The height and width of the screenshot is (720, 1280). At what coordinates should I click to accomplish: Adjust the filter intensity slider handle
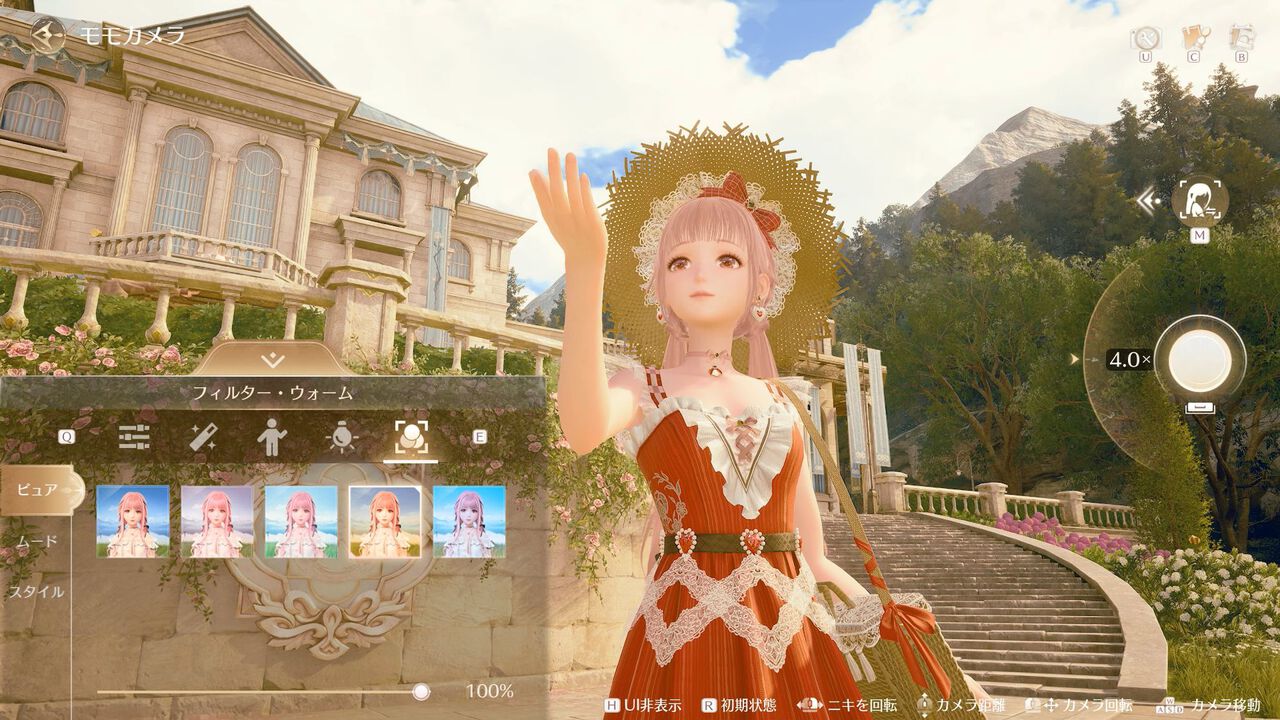421,691
